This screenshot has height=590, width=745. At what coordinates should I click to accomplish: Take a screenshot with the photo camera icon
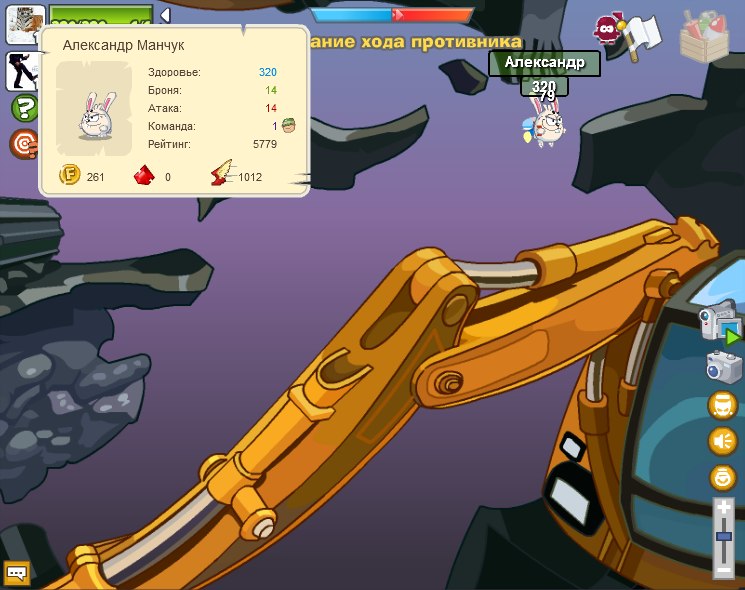pos(723,366)
